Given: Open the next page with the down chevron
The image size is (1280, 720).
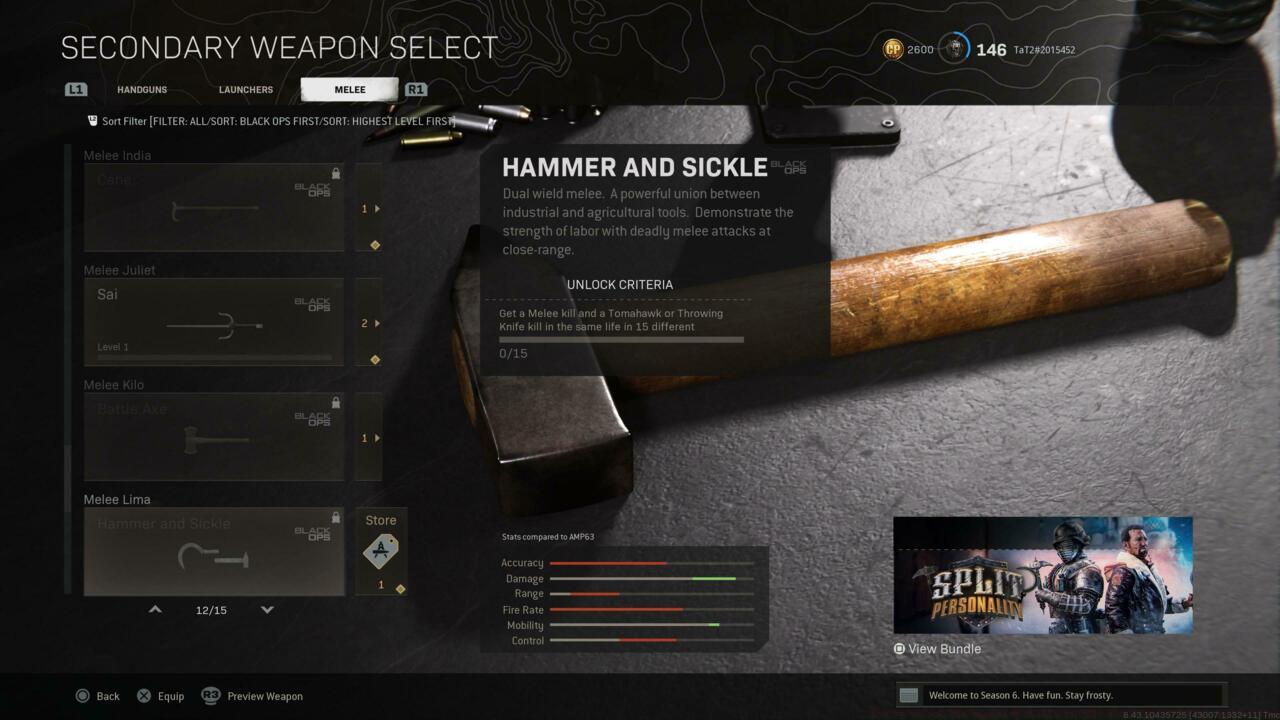Looking at the screenshot, I should (x=267, y=609).
